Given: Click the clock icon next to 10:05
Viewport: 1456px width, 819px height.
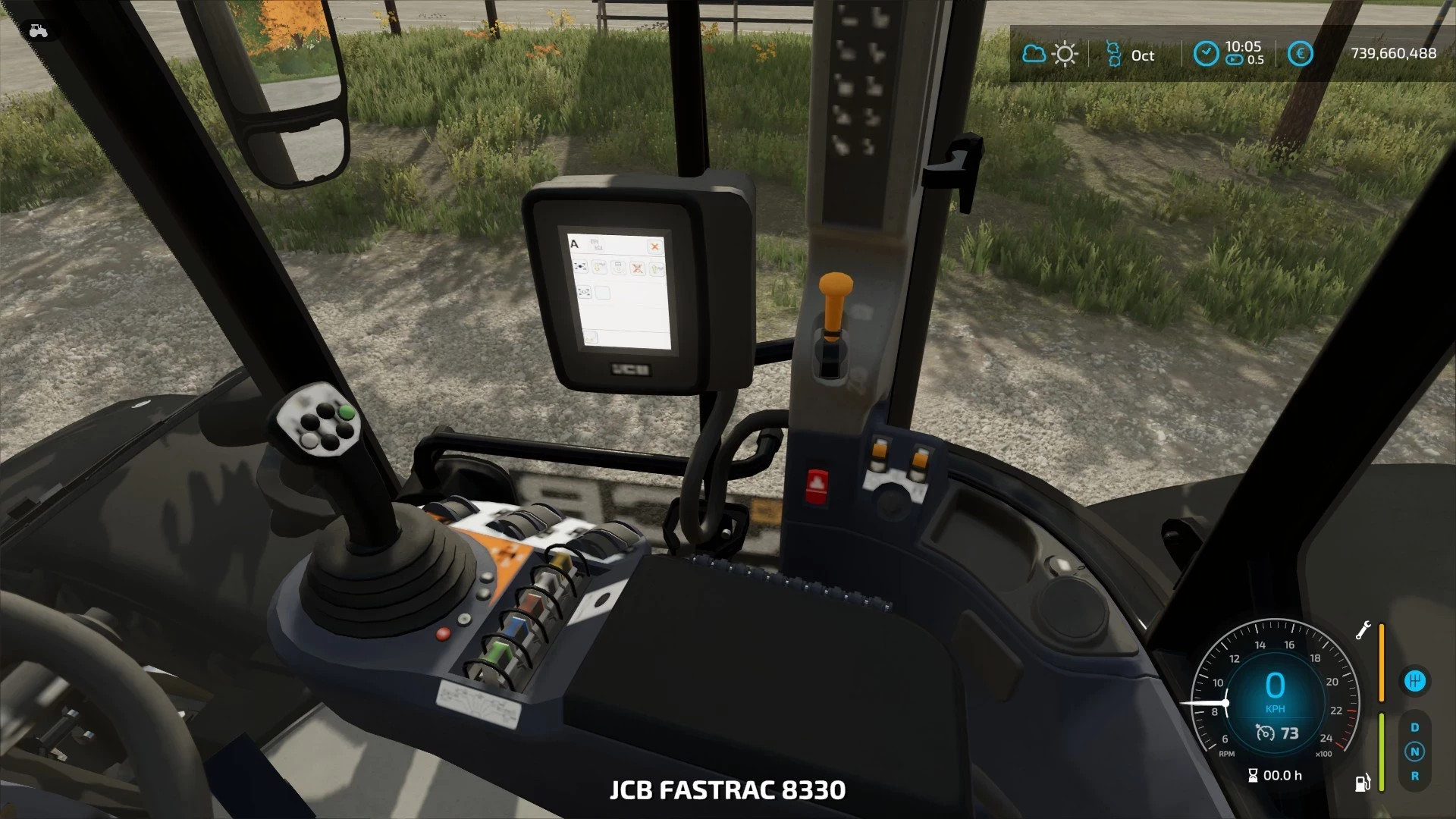Looking at the screenshot, I should [1206, 54].
